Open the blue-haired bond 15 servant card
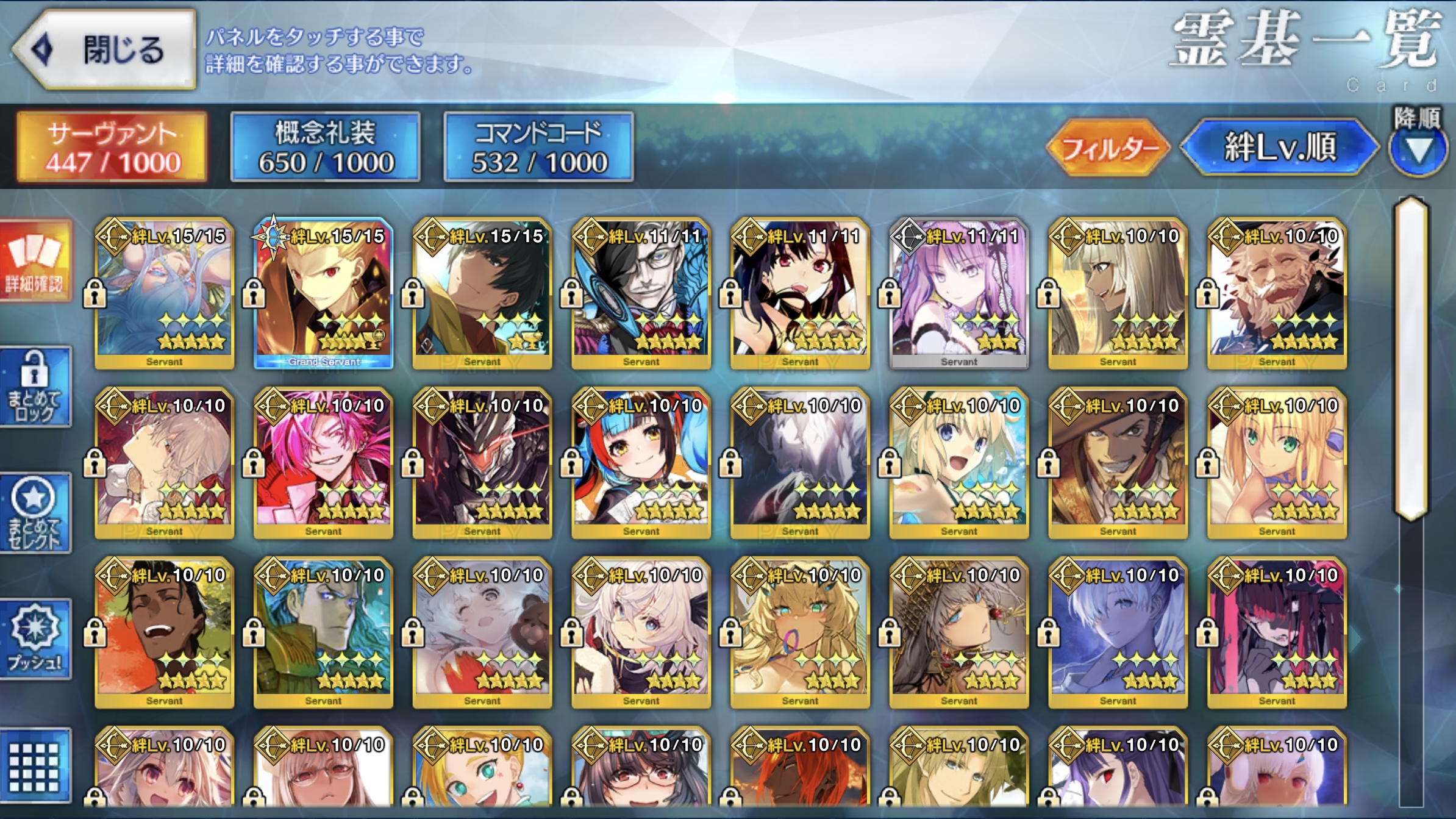1456x819 pixels. pyautogui.click(x=165, y=294)
